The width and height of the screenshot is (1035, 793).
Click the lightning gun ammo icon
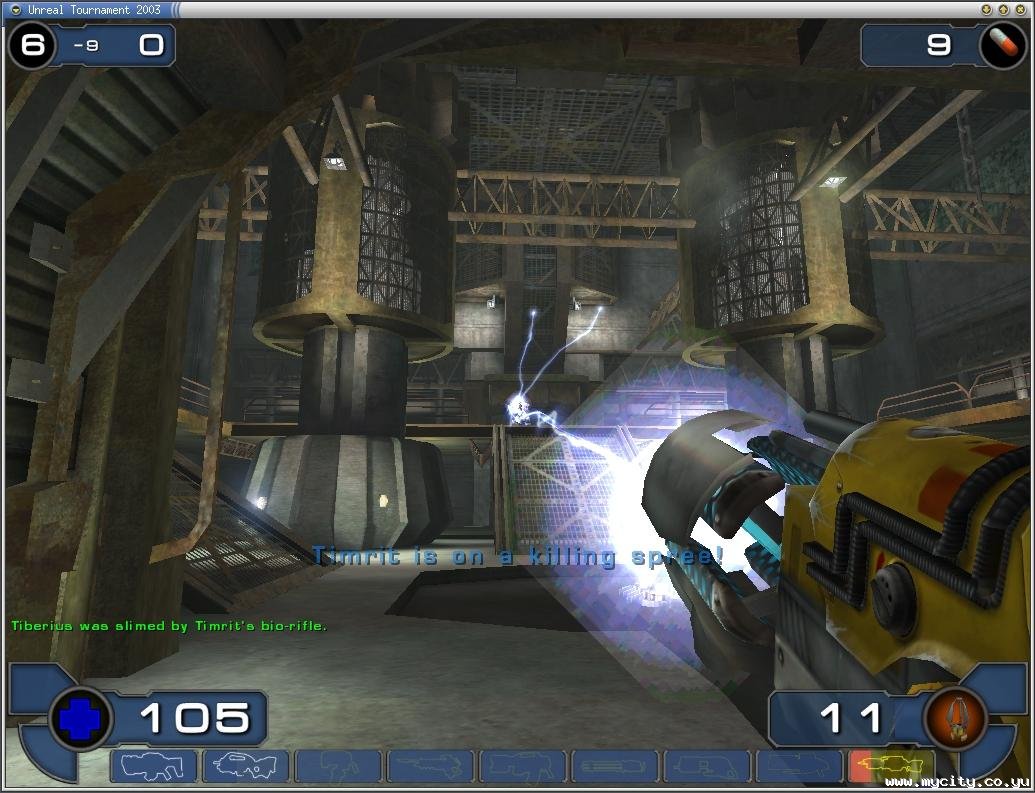coord(953,718)
